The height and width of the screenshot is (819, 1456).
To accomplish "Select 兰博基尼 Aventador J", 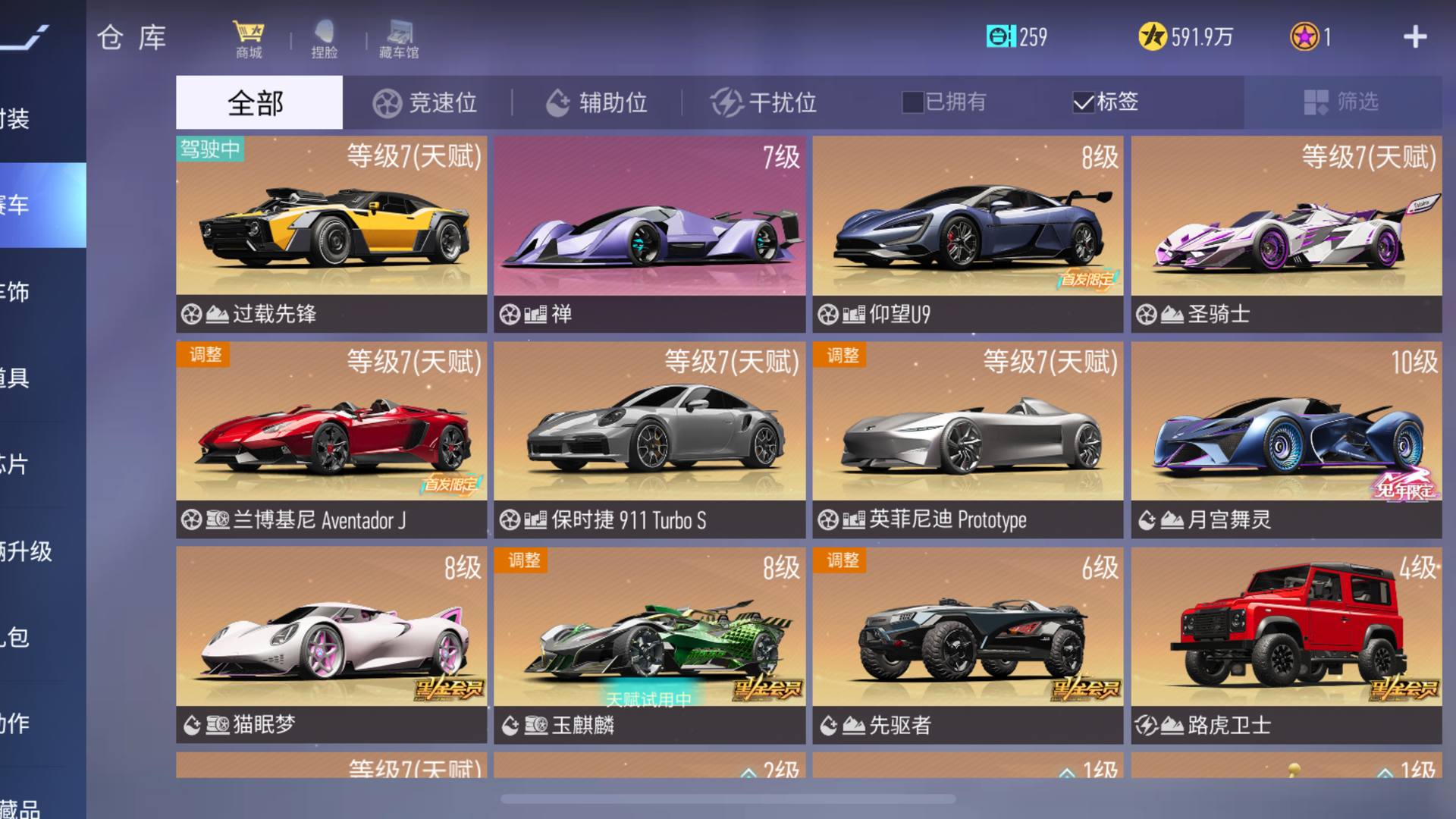I will (x=331, y=439).
